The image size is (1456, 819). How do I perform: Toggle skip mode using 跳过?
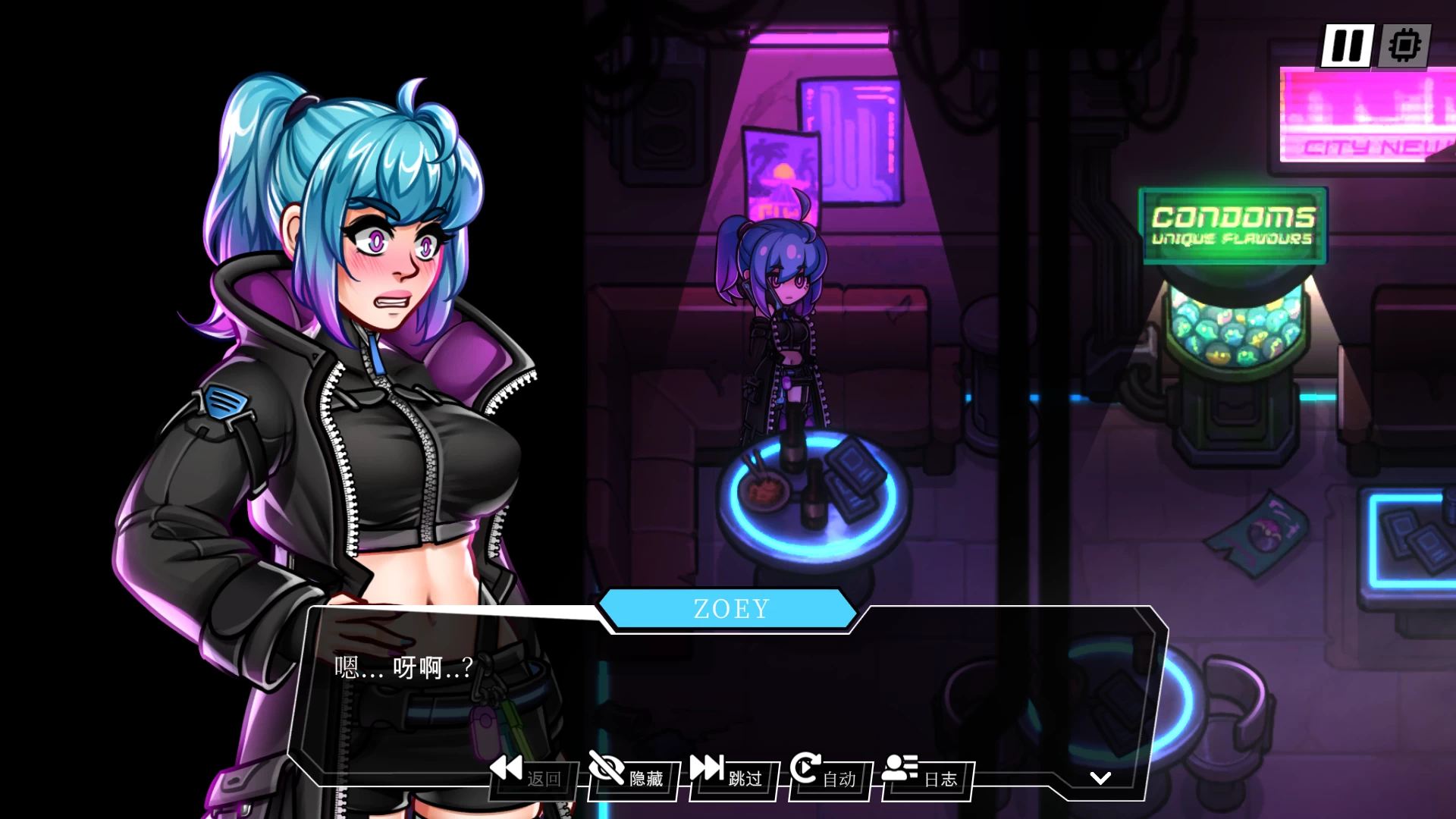click(745, 779)
